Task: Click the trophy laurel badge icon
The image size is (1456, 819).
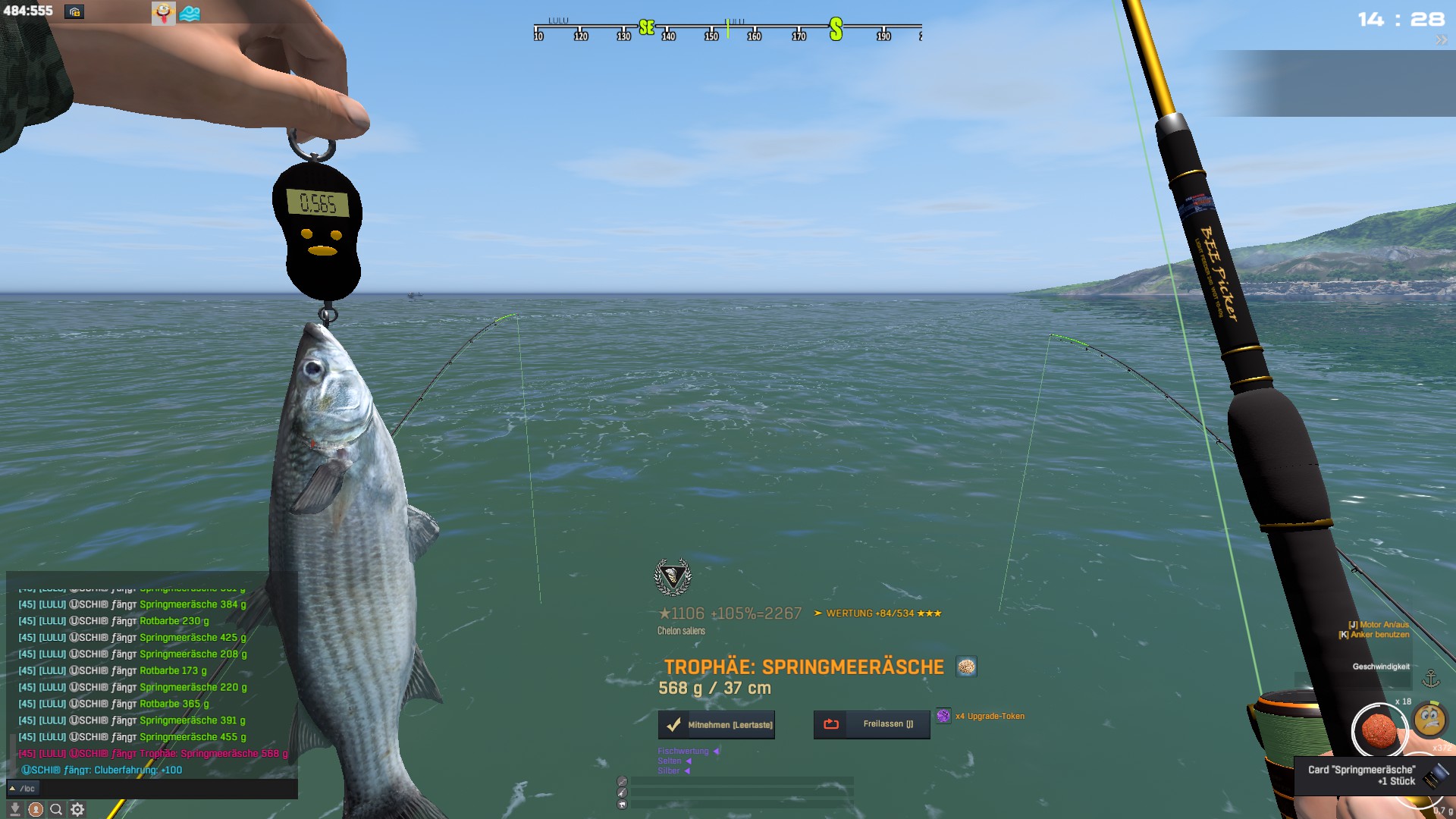Action: [673, 578]
